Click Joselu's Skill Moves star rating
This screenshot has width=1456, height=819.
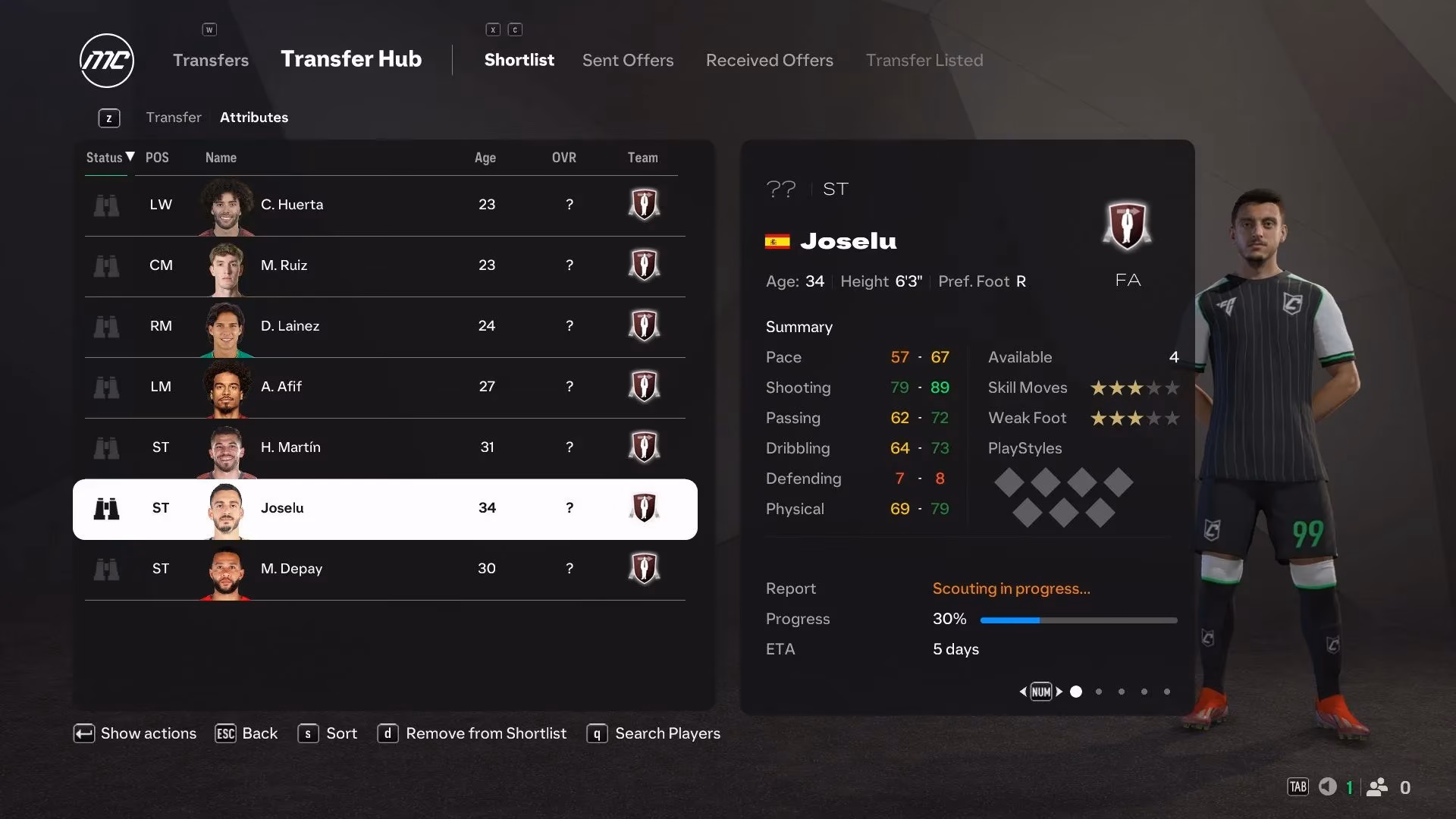point(1134,388)
